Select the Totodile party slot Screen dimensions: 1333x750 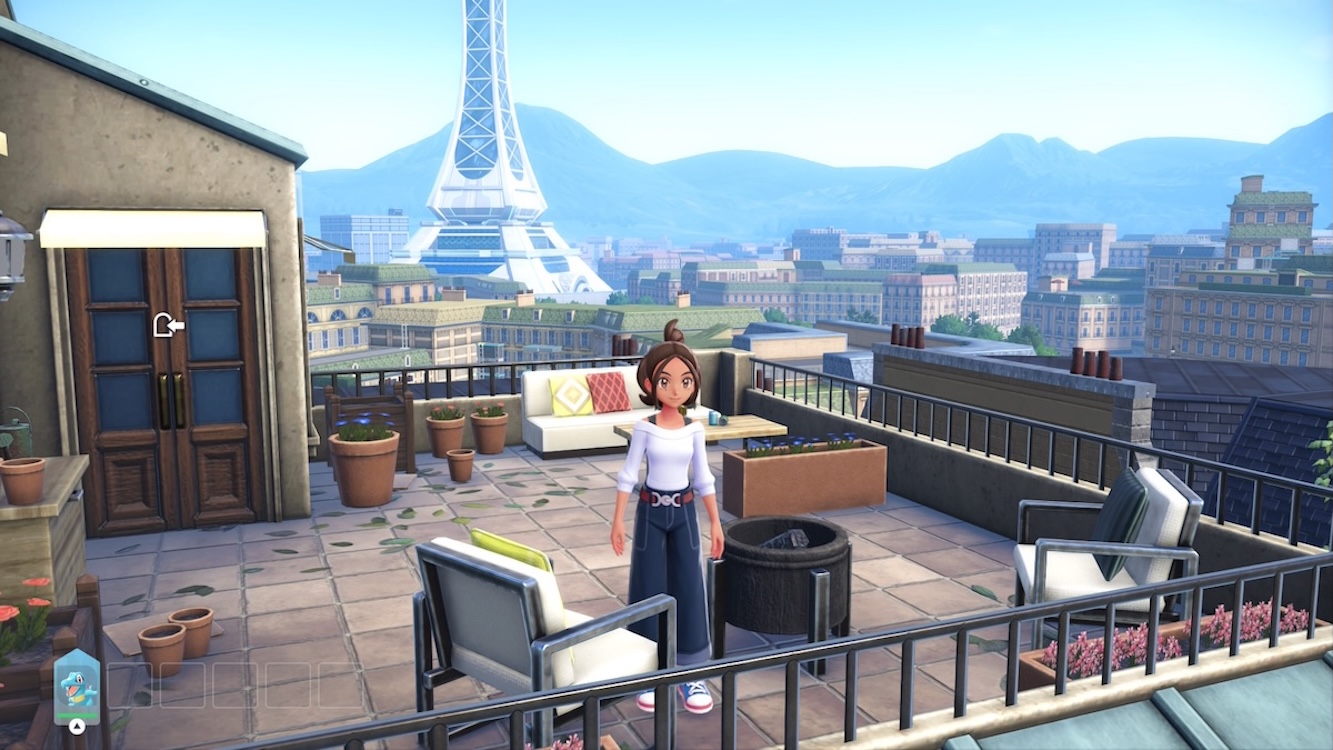pos(76,685)
